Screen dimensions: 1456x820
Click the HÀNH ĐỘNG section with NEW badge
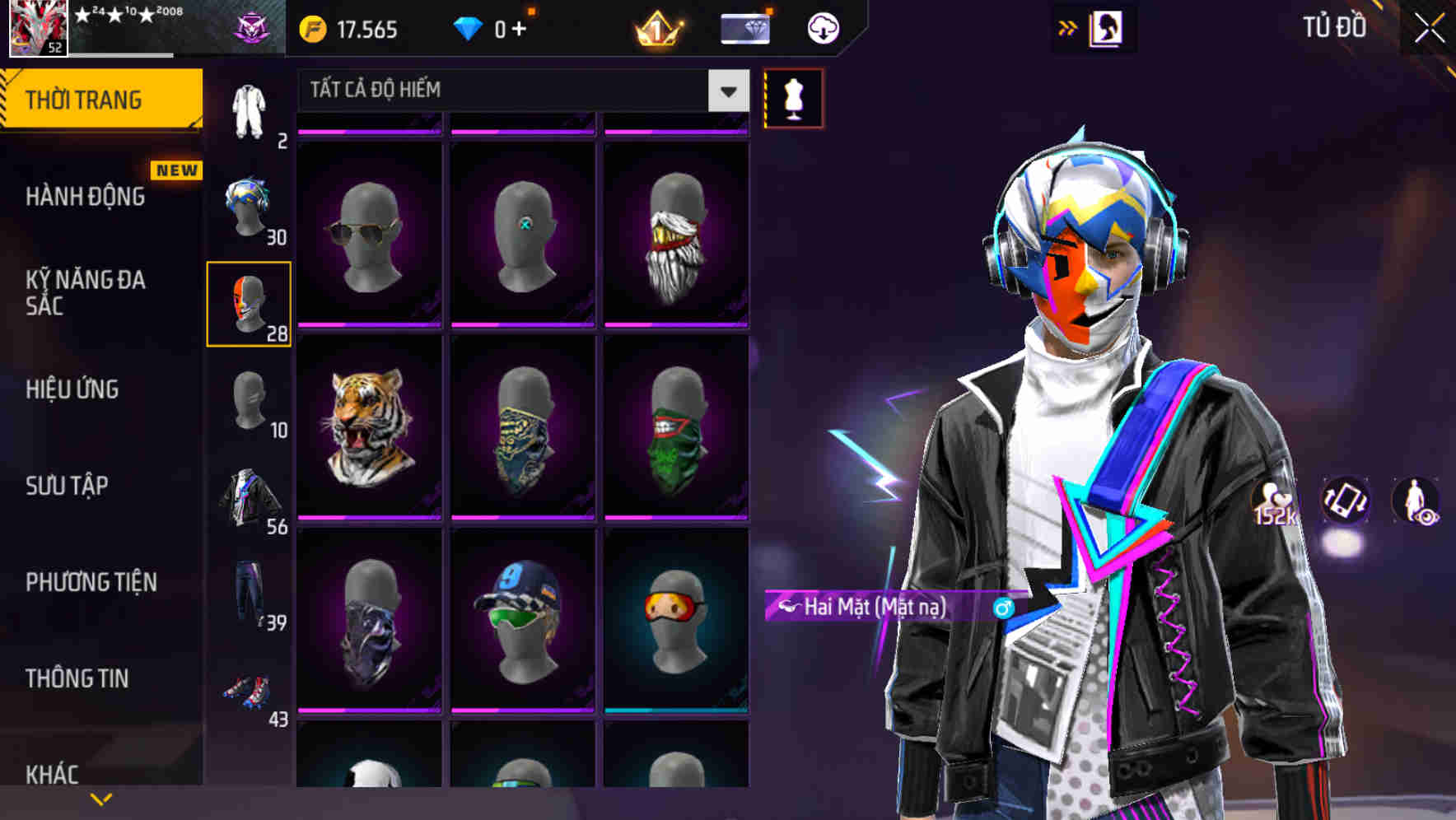[x=84, y=197]
